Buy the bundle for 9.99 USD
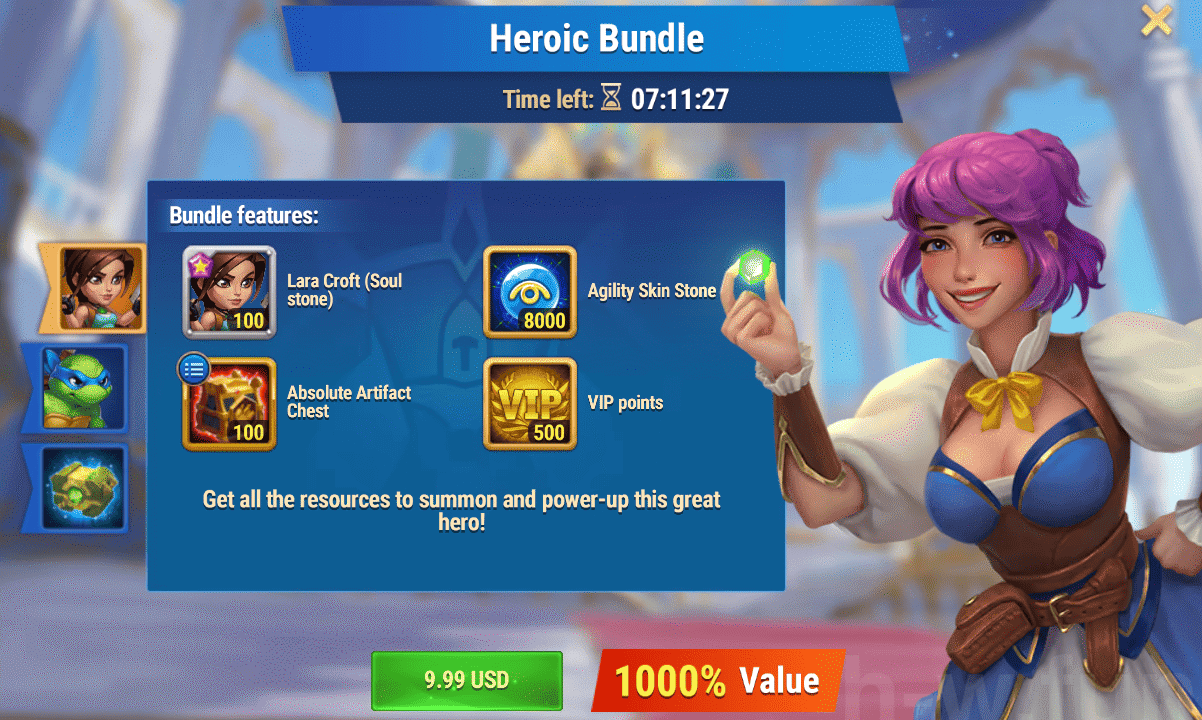This screenshot has height=720, width=1202. tap(467, 681)
